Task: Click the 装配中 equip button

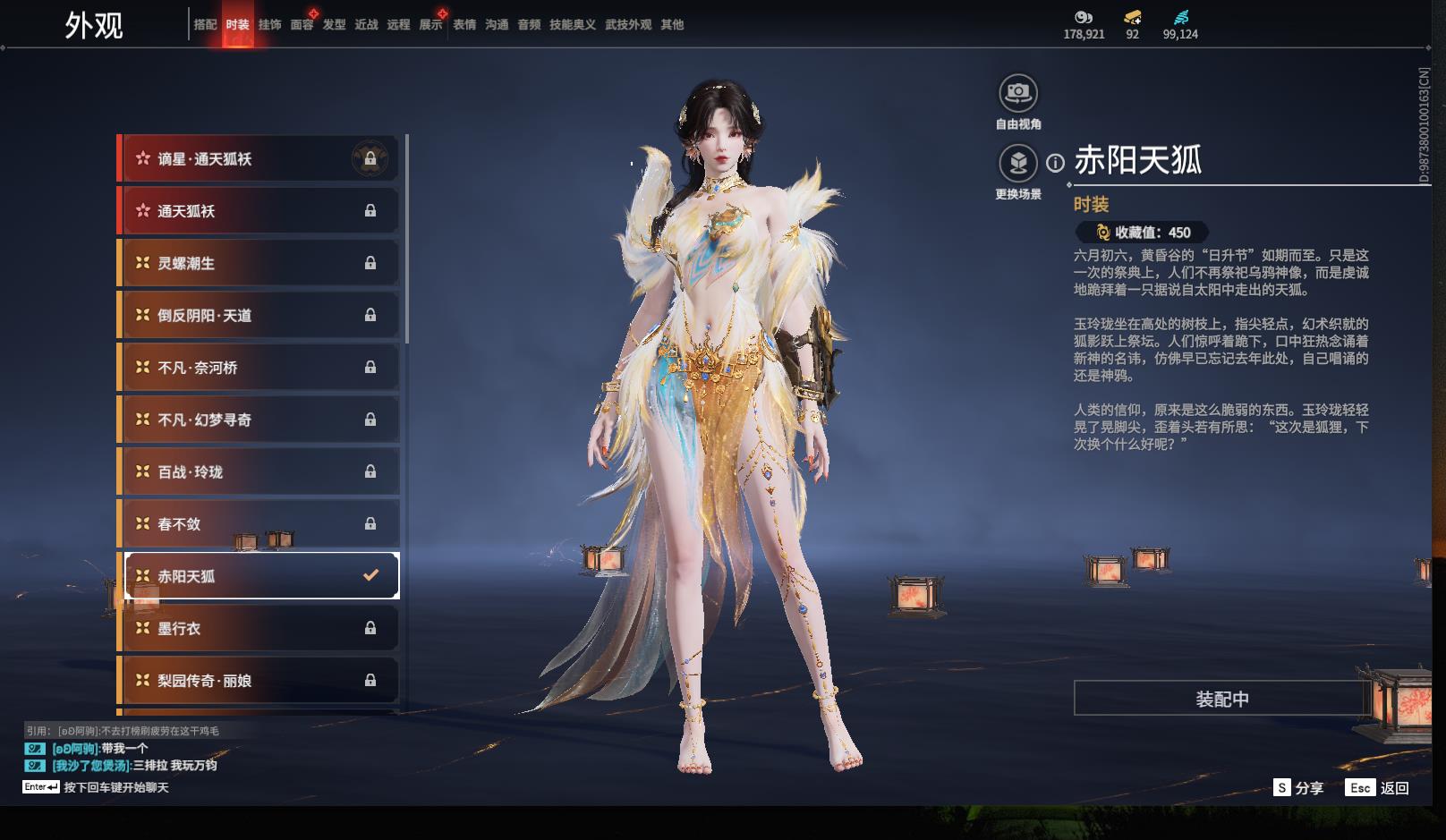Action: click(x=1221, y=699)
